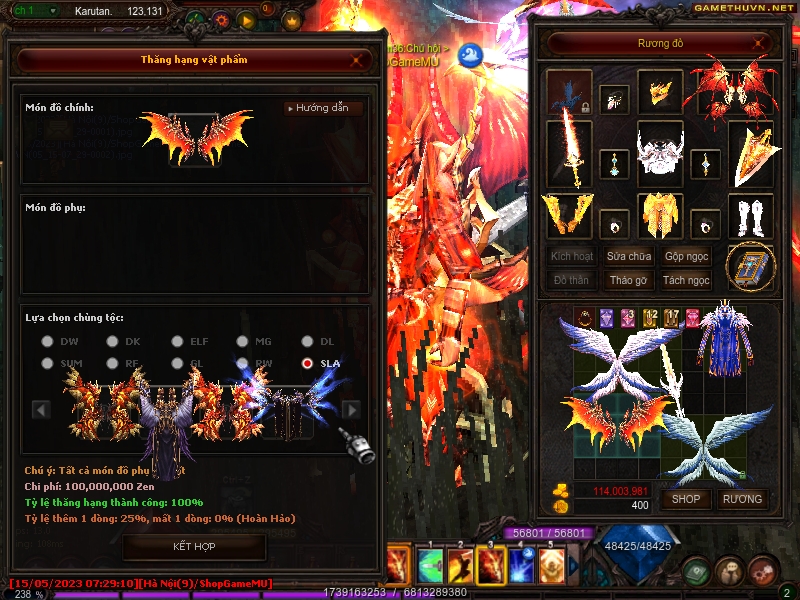This screenshot has width=800, height=600.
Task: Open the SHOP
Action: click(x=686, y=499)
